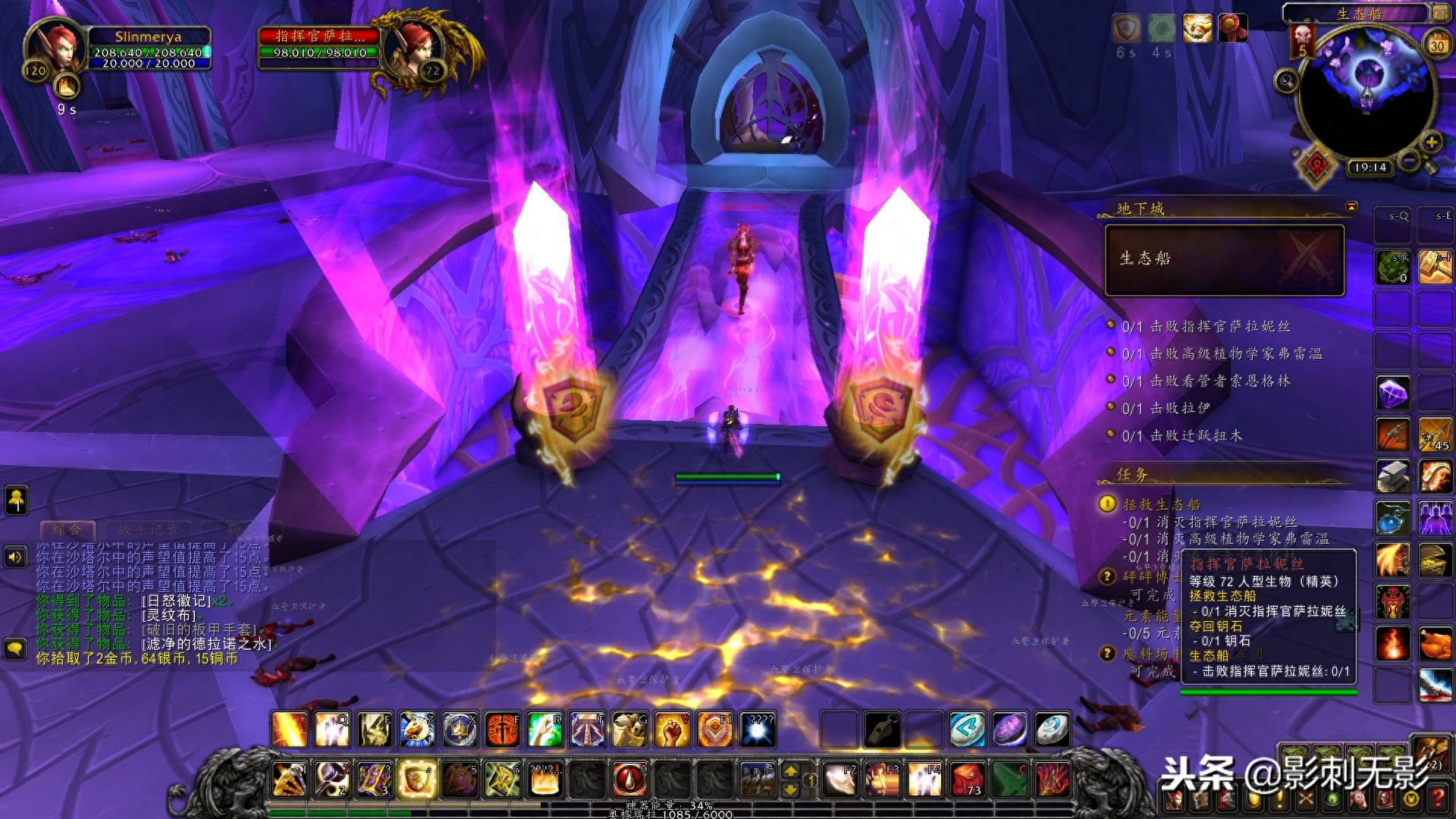Click the action bar page up arrow
This screenshot has width=1456, height=819.
(x=790, y=771)
